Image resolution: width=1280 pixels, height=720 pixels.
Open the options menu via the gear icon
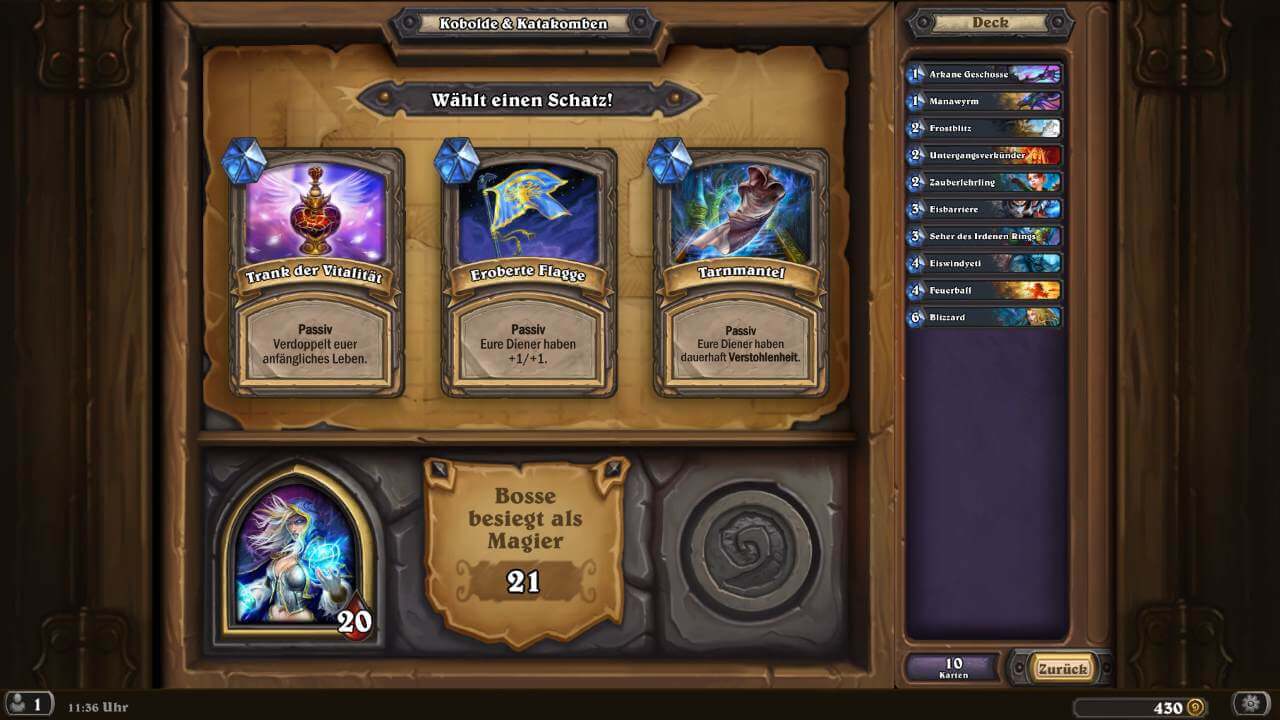pyautogui.click(x=1251, y=704)
